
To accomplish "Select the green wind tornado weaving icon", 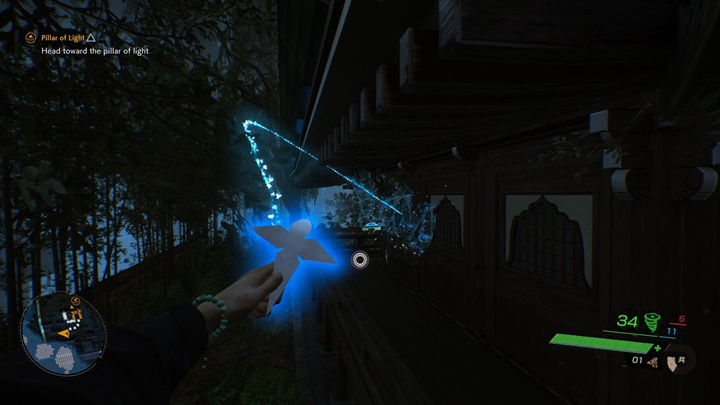I will (x=654, y=321).
